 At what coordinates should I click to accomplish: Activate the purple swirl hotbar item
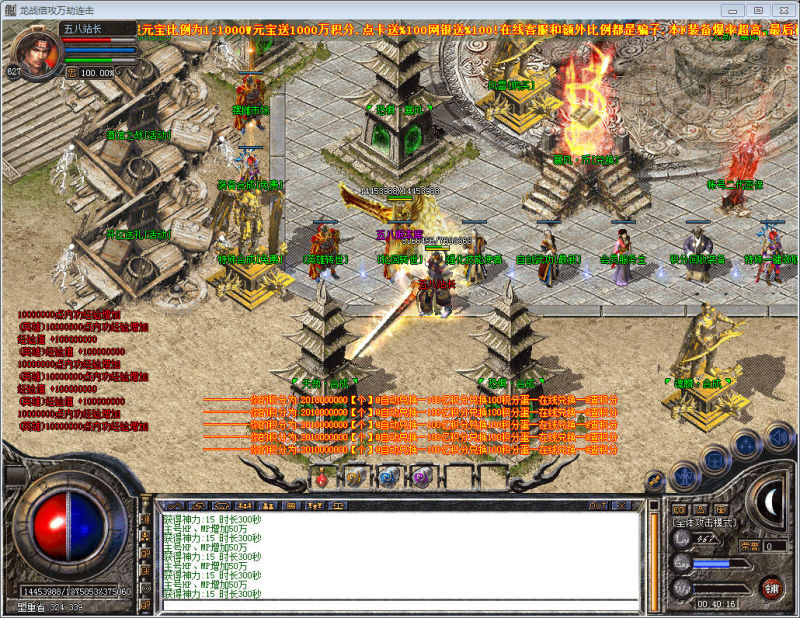(419, 479)
